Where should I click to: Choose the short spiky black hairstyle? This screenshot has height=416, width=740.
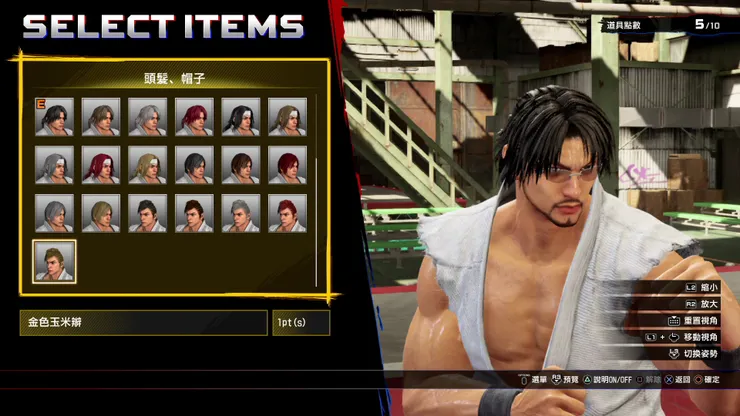147,213
